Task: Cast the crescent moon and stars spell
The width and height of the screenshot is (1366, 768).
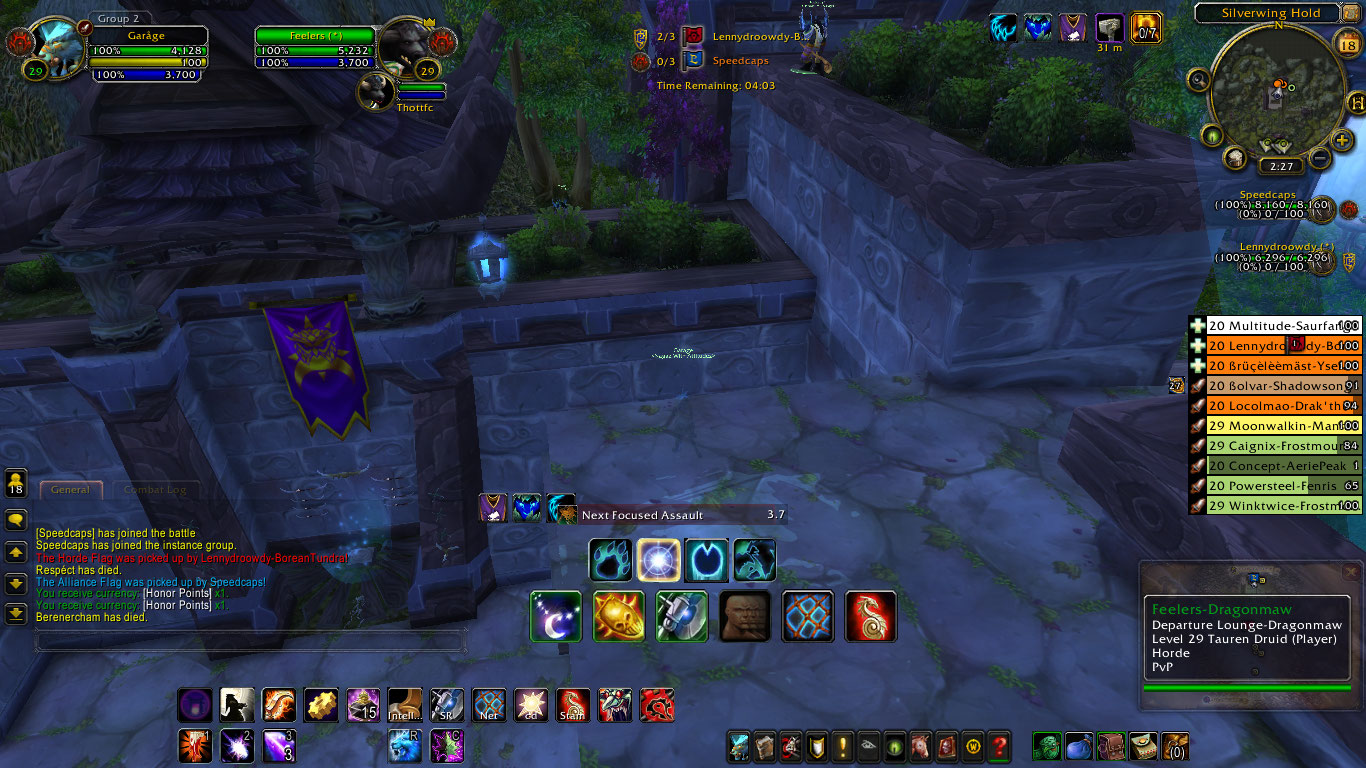Action: pyautogui.click(x=556, y=616)
